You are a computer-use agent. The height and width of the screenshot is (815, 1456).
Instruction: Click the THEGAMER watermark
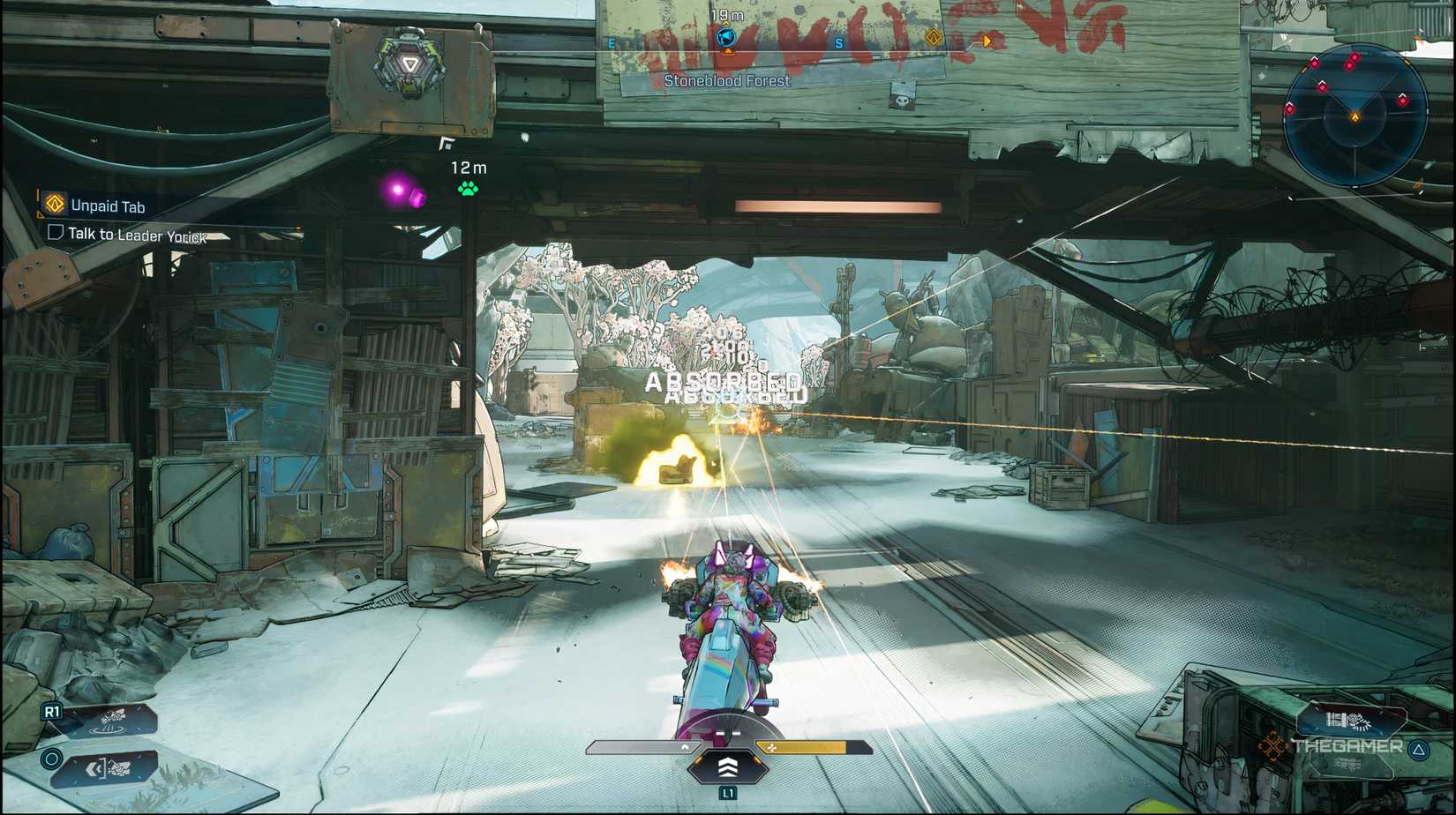1352,745
